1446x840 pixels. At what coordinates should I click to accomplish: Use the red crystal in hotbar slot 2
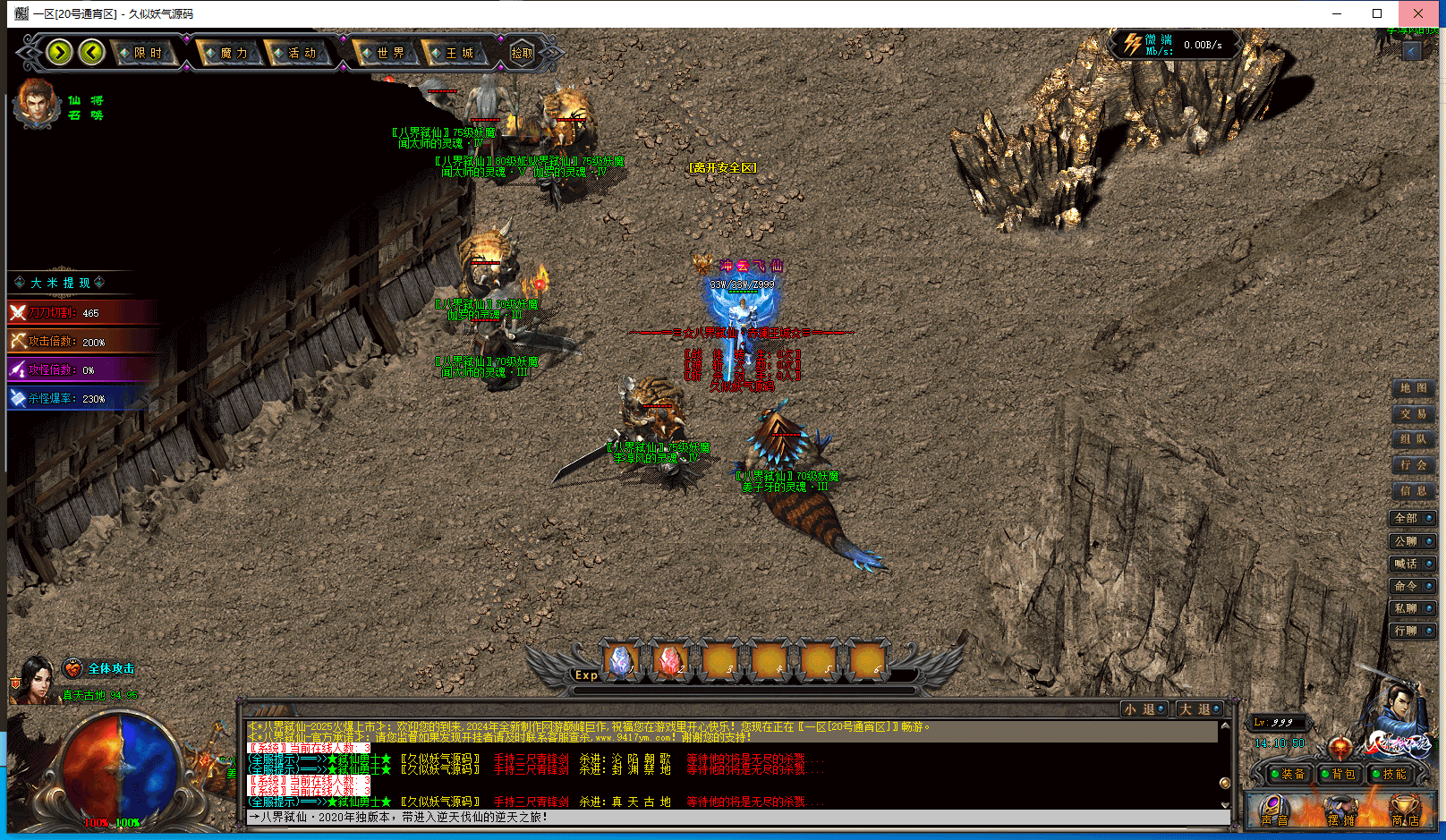[670, 661]
